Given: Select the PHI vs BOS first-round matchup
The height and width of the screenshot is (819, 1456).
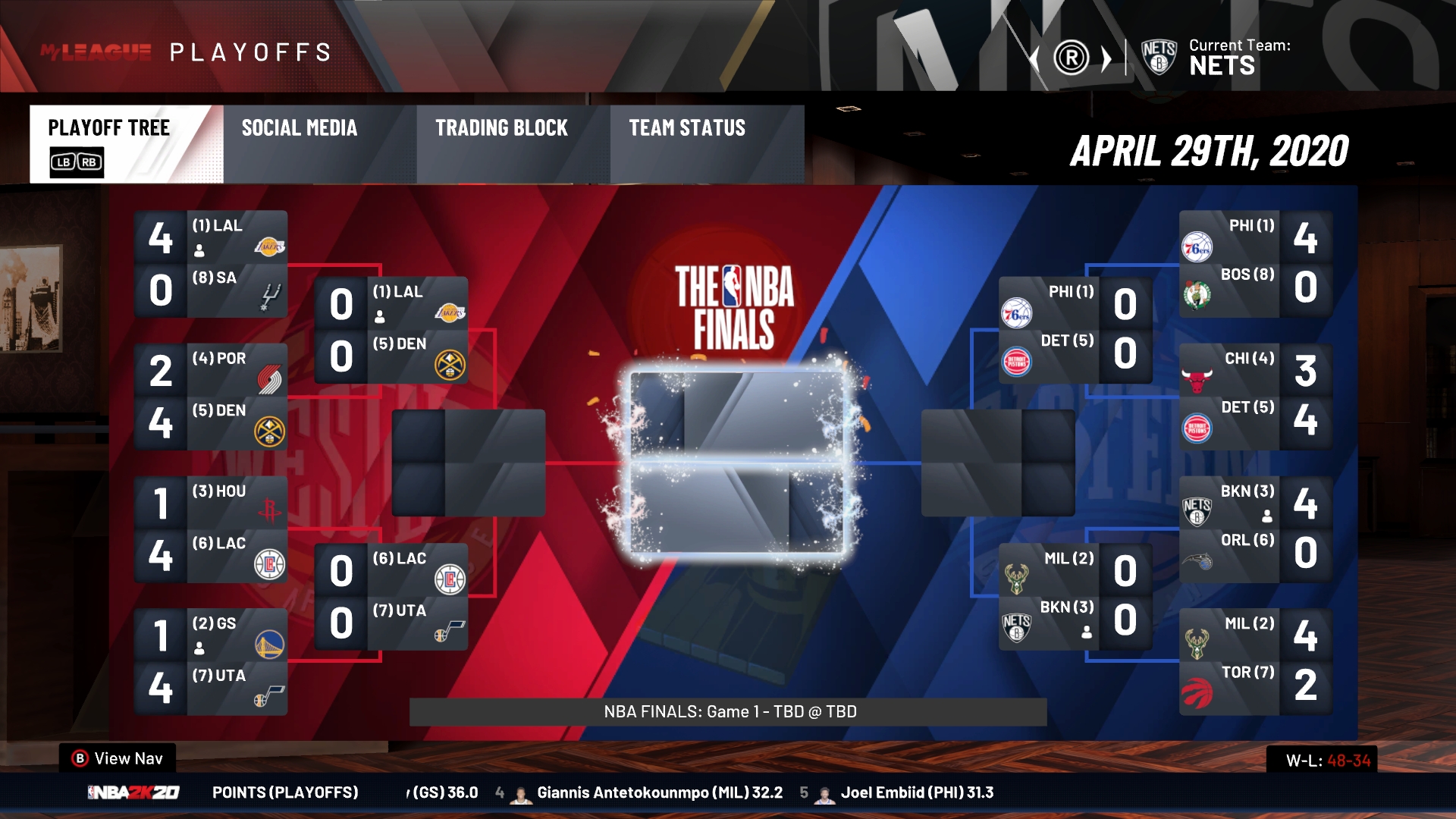Looking at the screenshot, I should coord(1255,264).
